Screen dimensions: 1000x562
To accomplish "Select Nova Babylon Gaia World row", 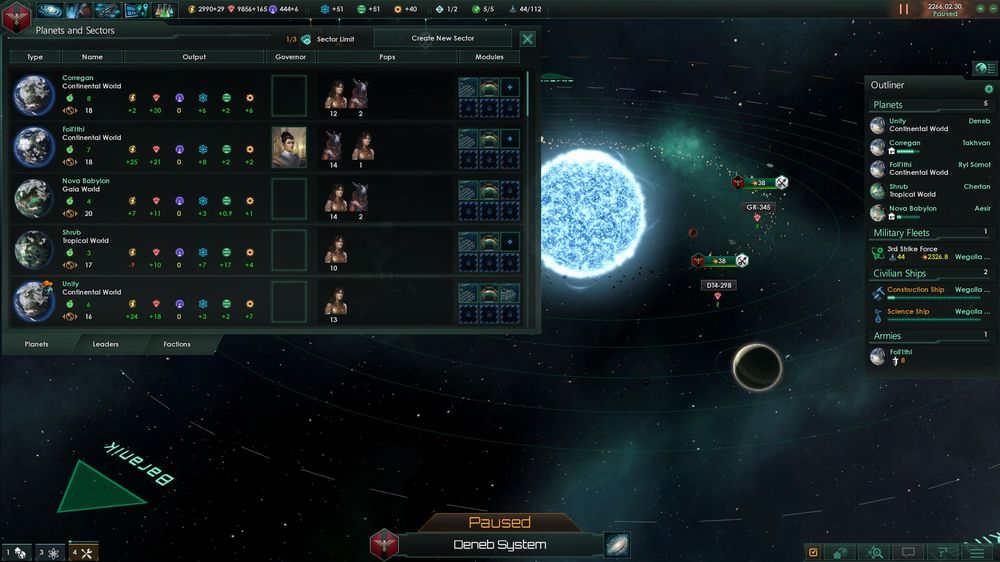I will (x=140, y=198).
